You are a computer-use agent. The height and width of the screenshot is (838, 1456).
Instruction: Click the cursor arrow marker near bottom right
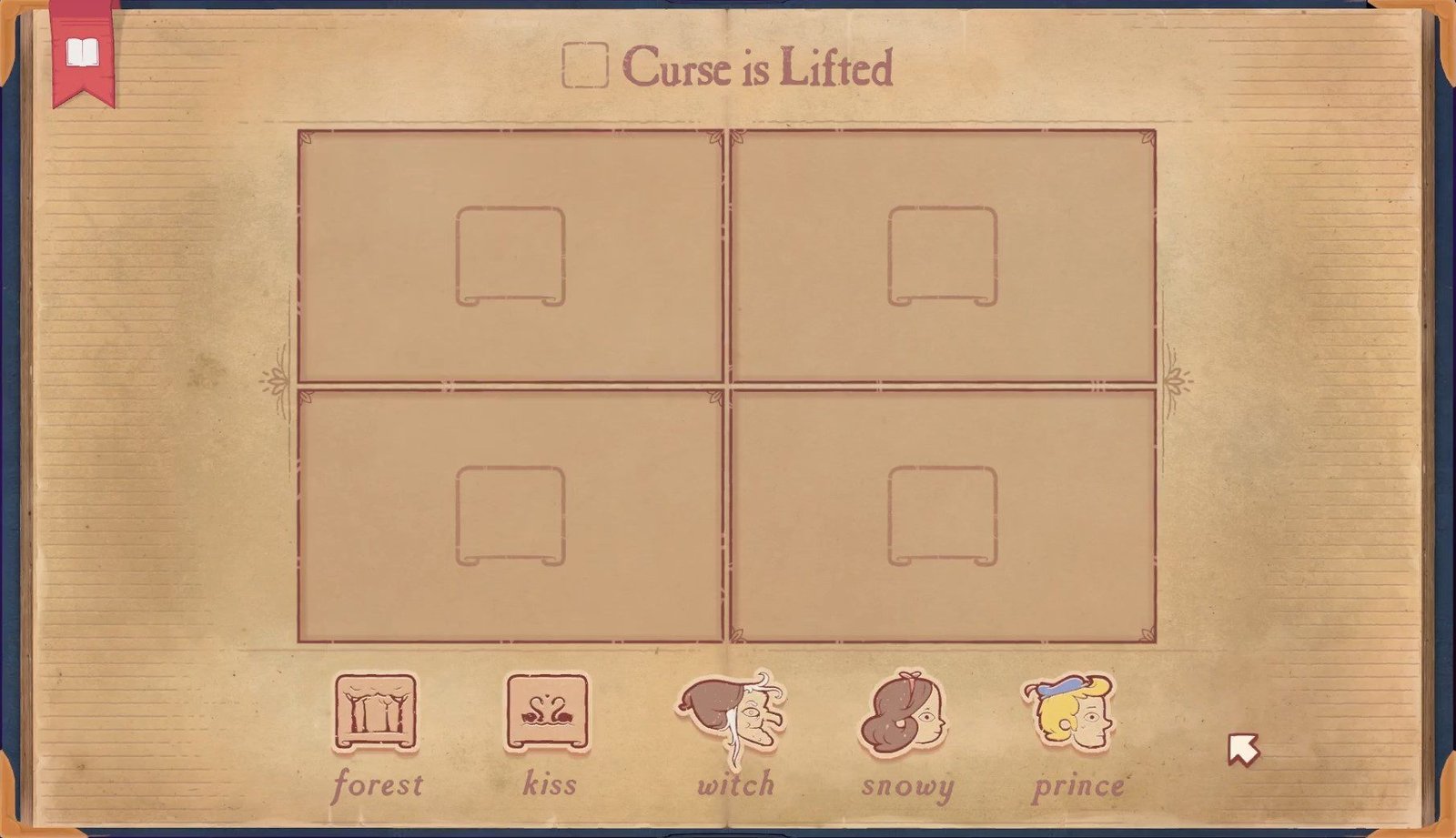click(x=1243, y=750)
